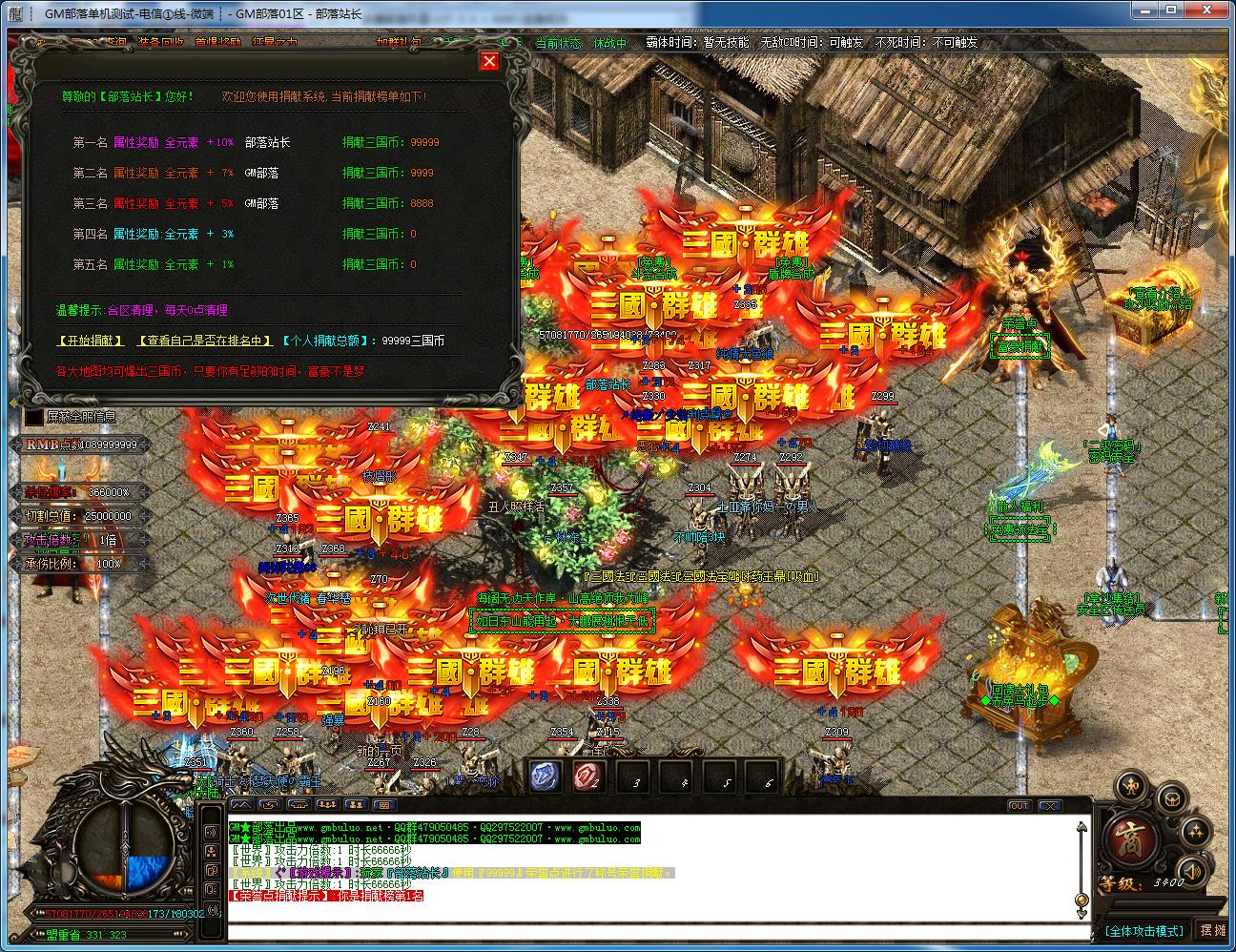
Task: Click the chat scrollbar down arrow
Action: pos(1081,913)
